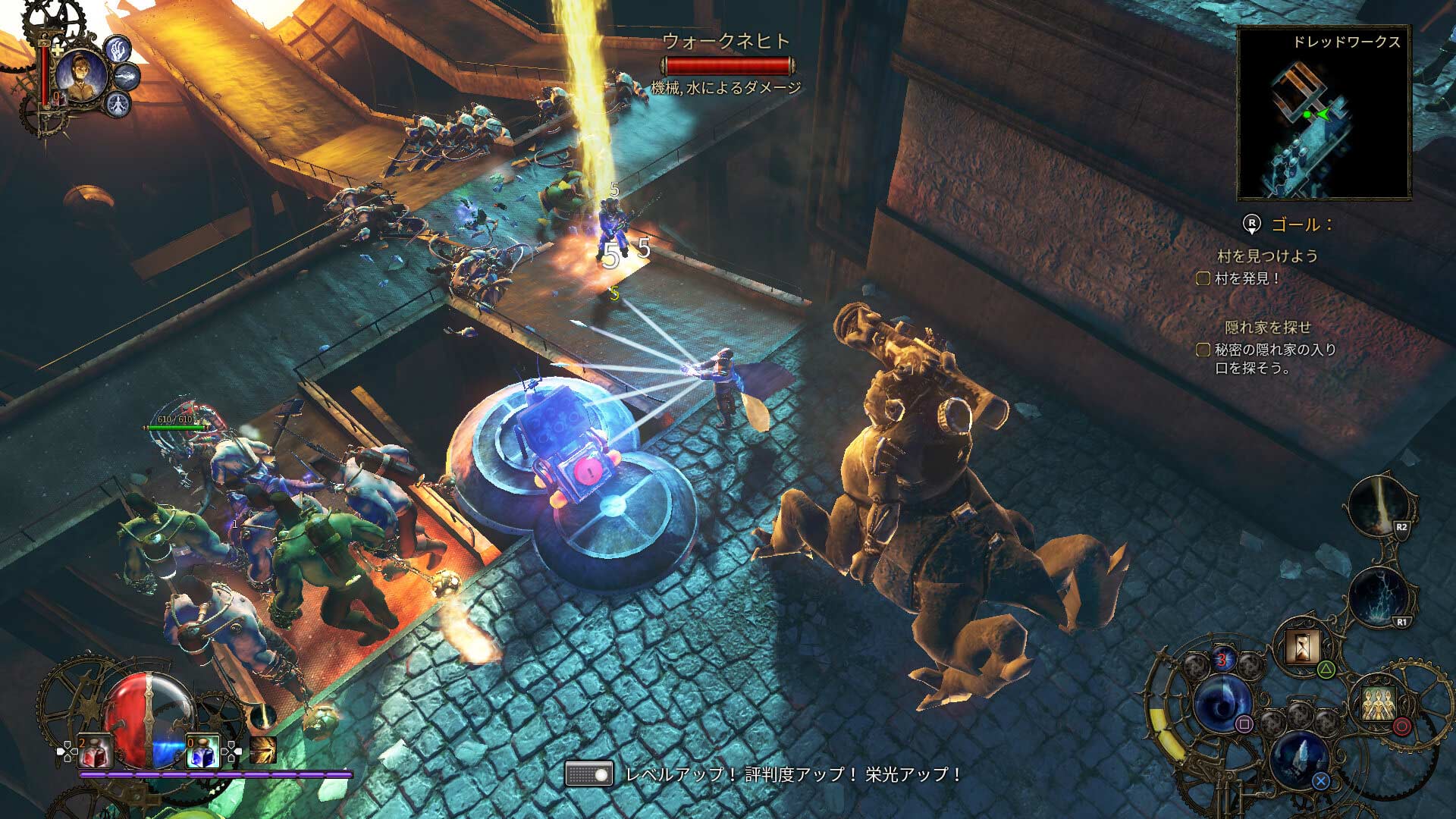This screenshot has width=1456, height=819.
Task: Open the Dreadworks minimap
Action: [x=1323, y=112]
